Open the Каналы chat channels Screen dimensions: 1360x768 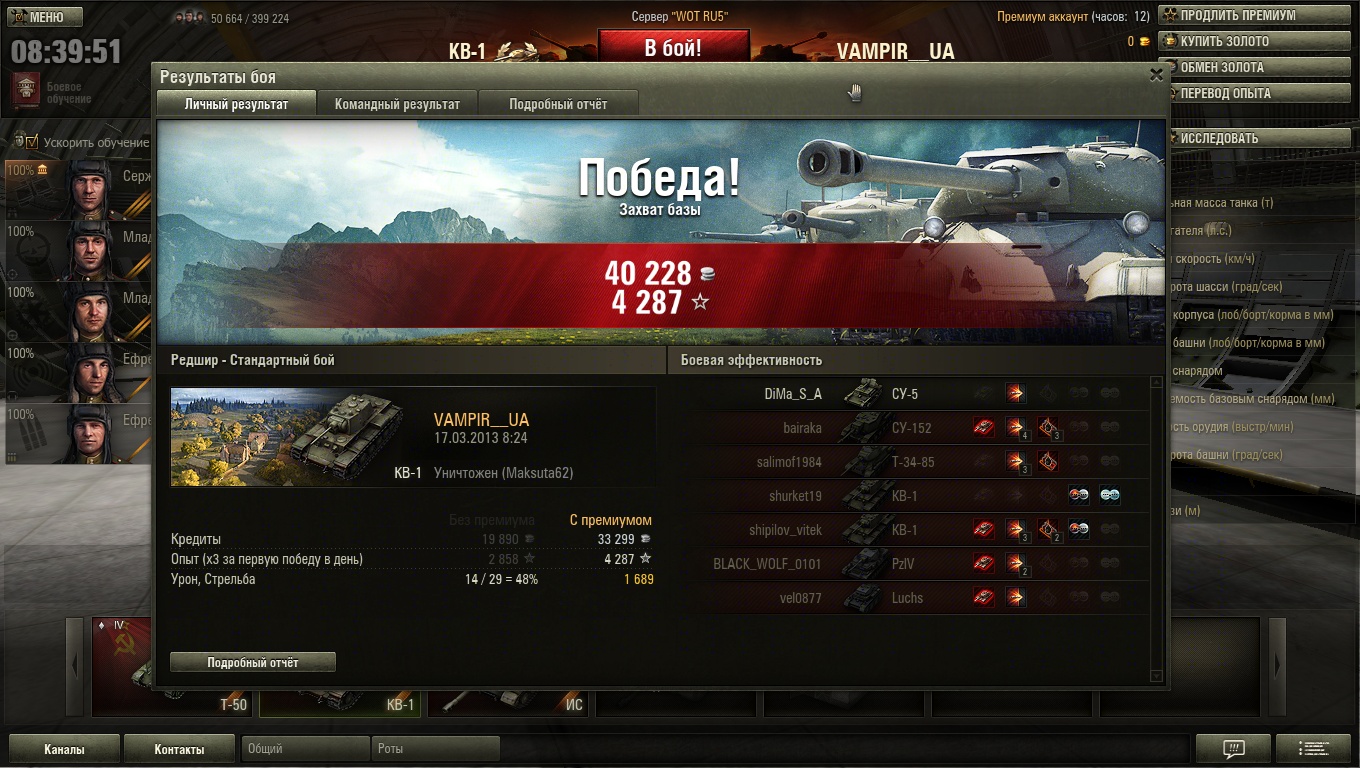pos(64,749)
